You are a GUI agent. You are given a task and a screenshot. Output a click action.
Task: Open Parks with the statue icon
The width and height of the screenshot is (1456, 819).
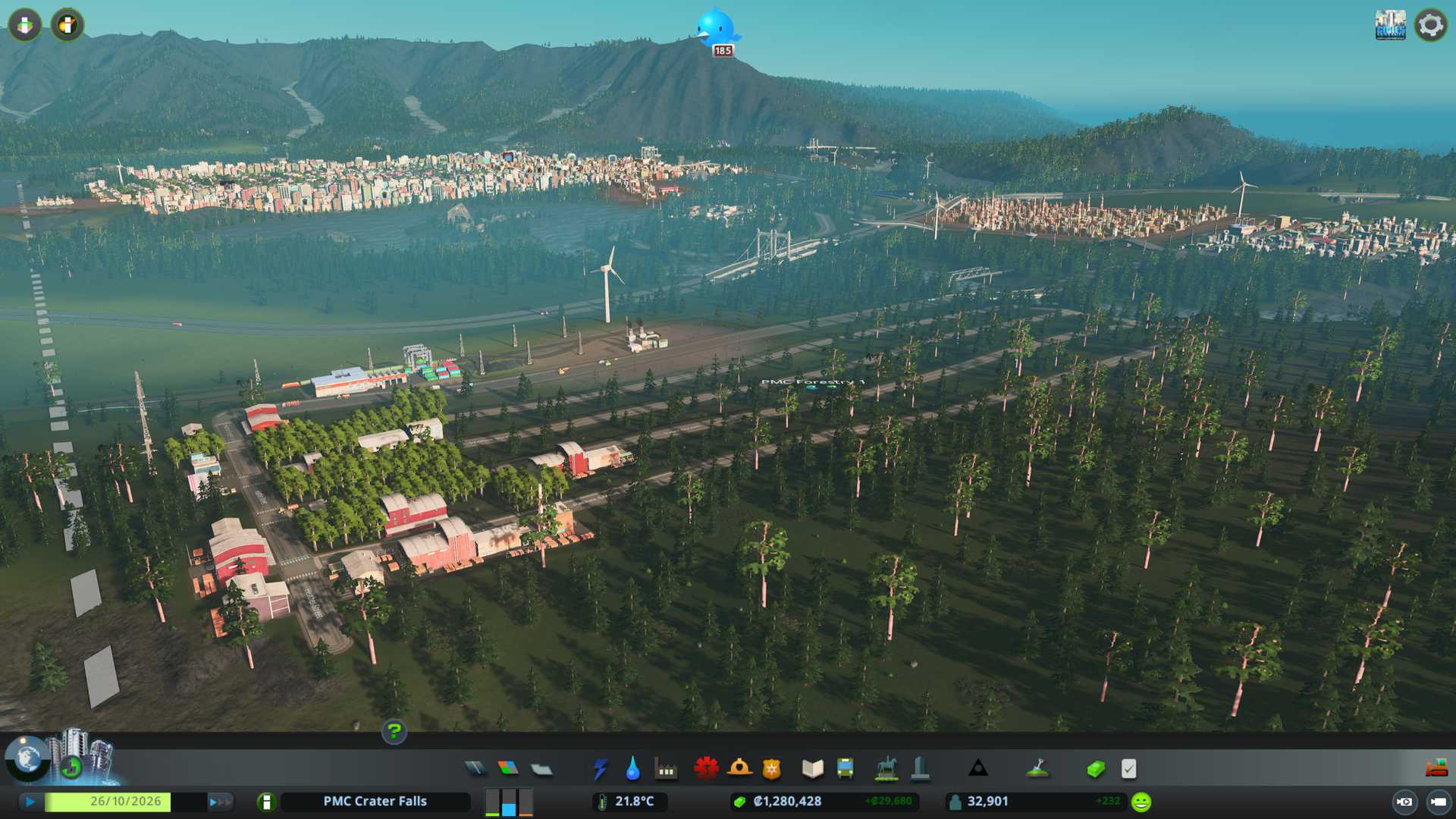886,769
